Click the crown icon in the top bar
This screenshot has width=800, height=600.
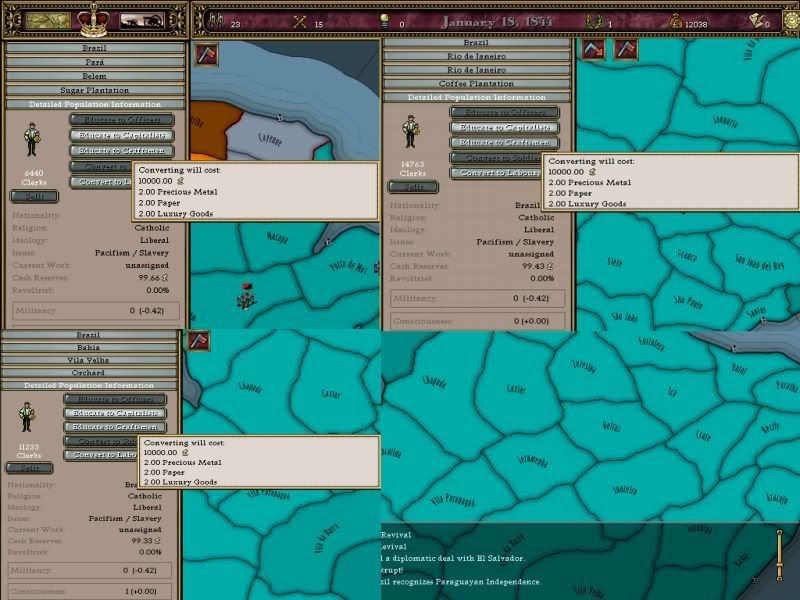pos(95,19)
